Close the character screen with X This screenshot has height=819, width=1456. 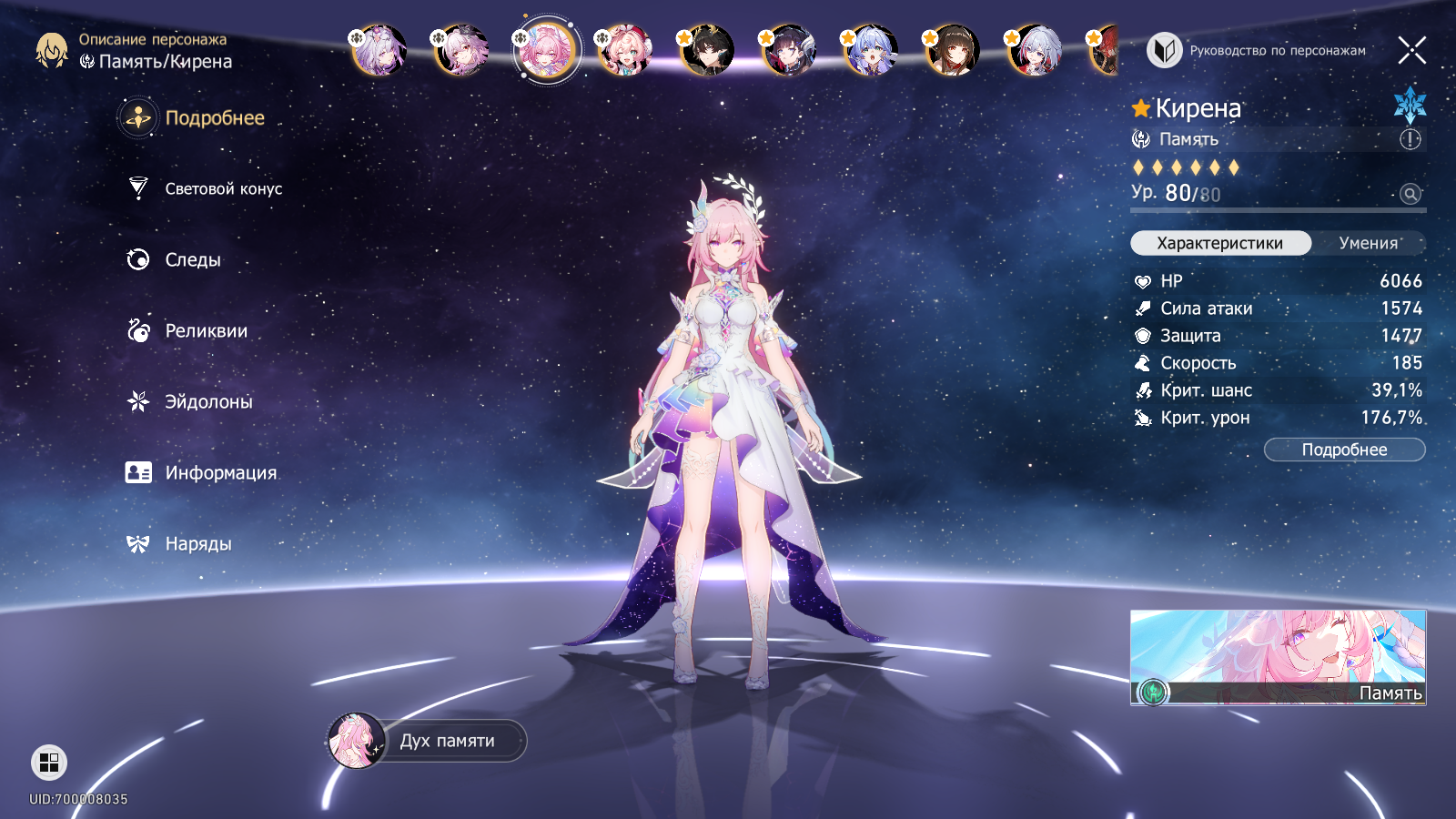point(1411,50)
